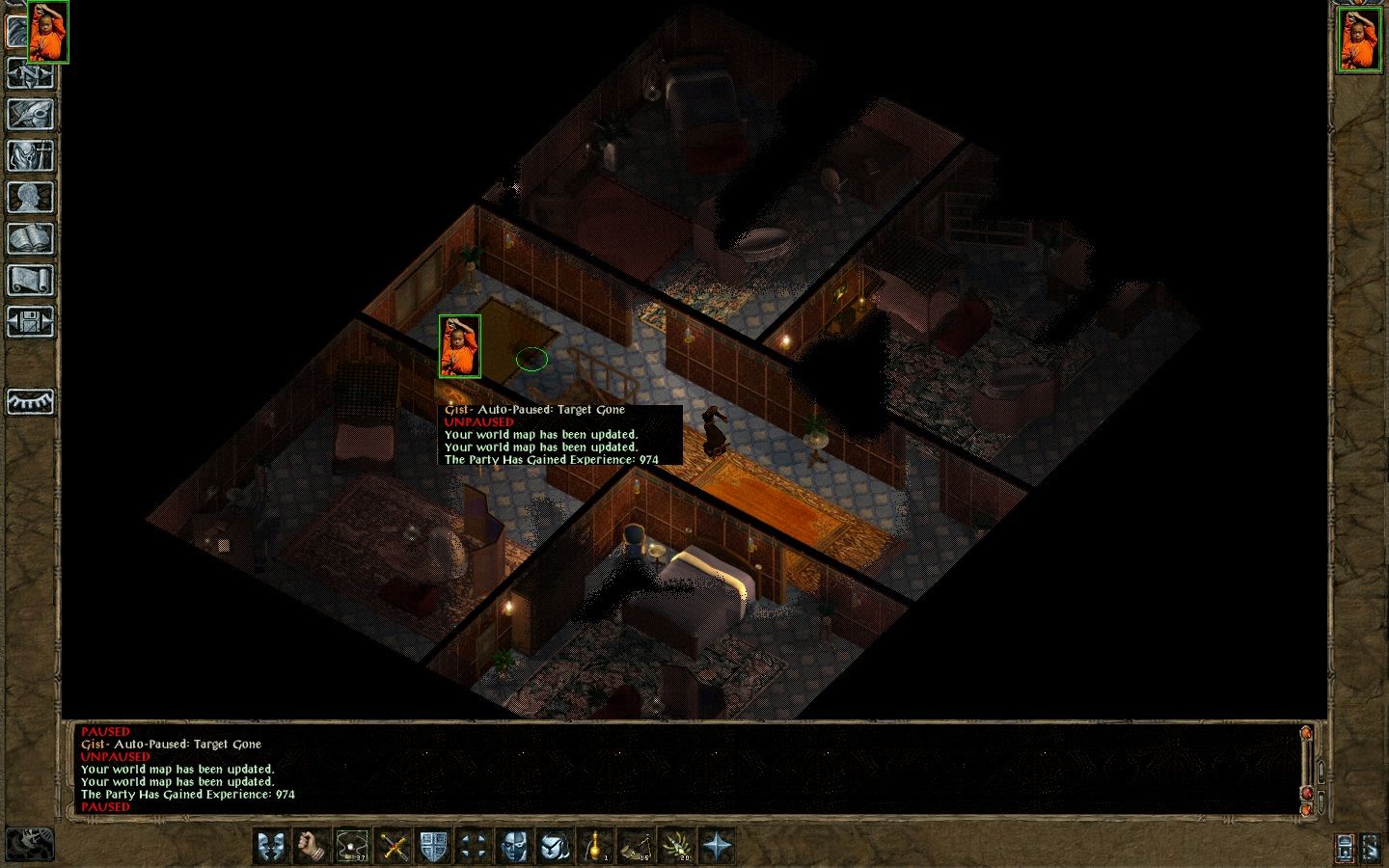Viewport: 1389px width, 868px height.
Task: Click the select-all button at bottom right
Action: 1371,848
